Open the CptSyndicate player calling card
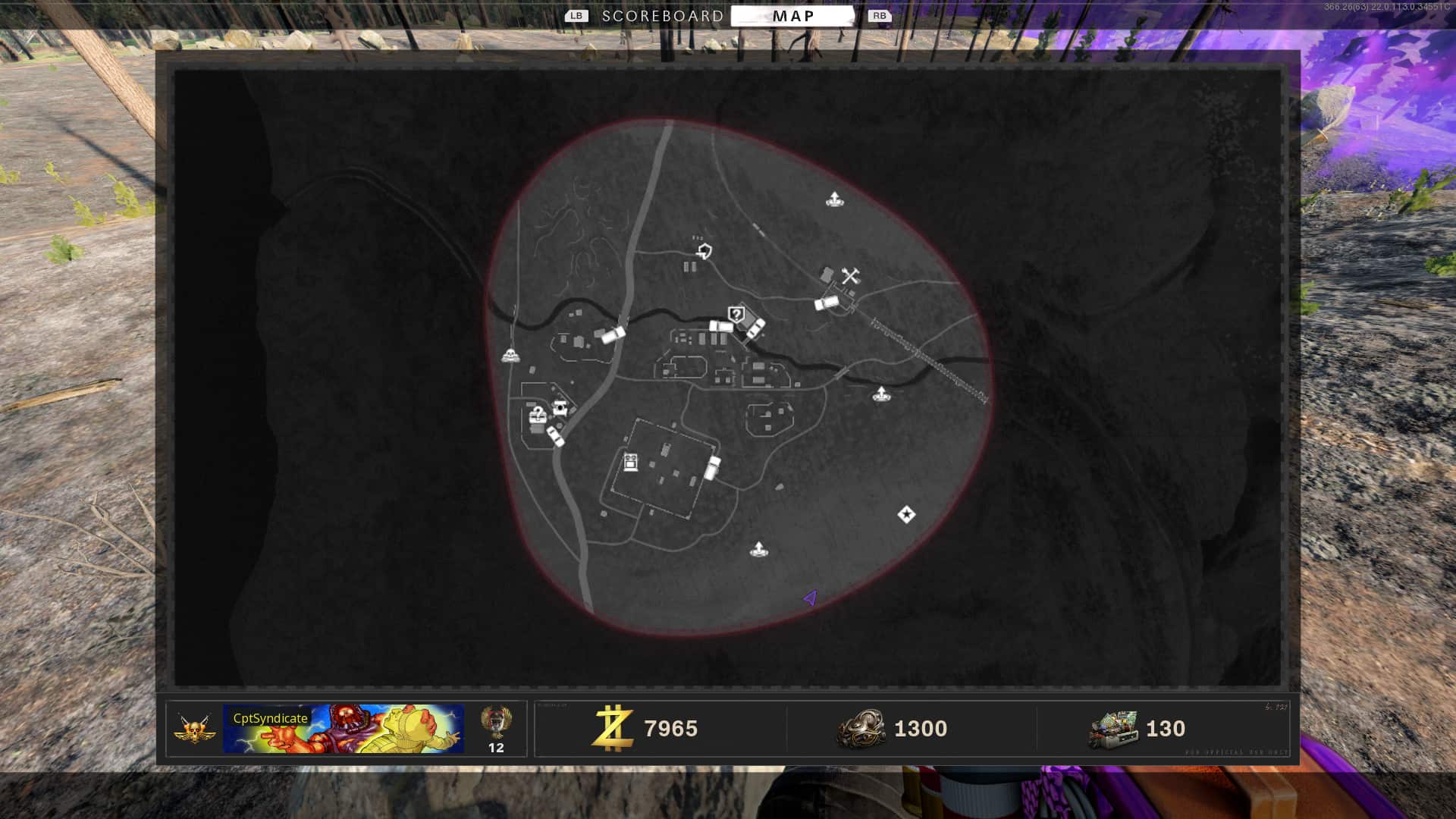Image resolution: width=1456 pixels, height=819 pixels. click(344, 729)
